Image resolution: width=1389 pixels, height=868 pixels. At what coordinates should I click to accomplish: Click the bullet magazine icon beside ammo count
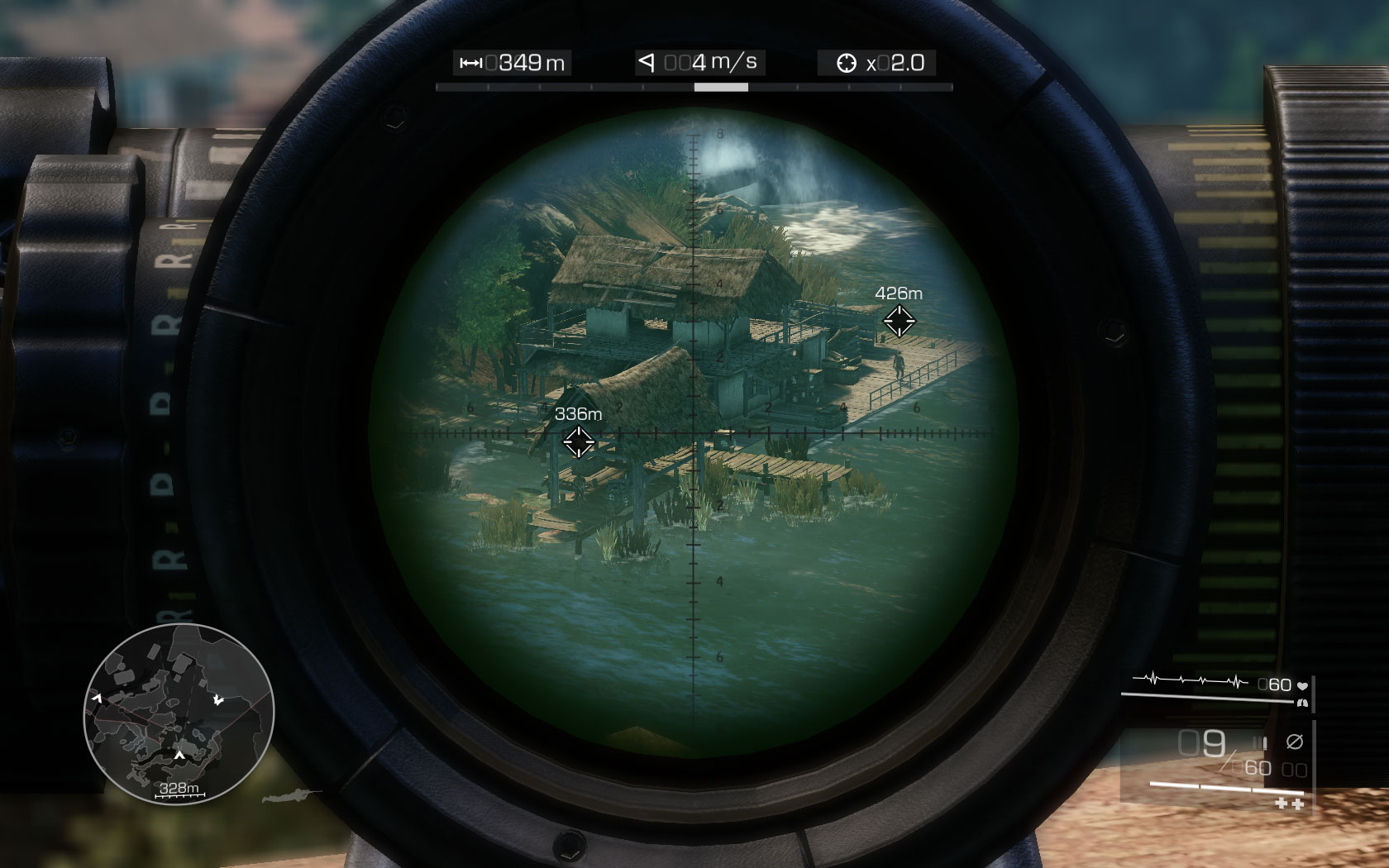click(1259, 742)
